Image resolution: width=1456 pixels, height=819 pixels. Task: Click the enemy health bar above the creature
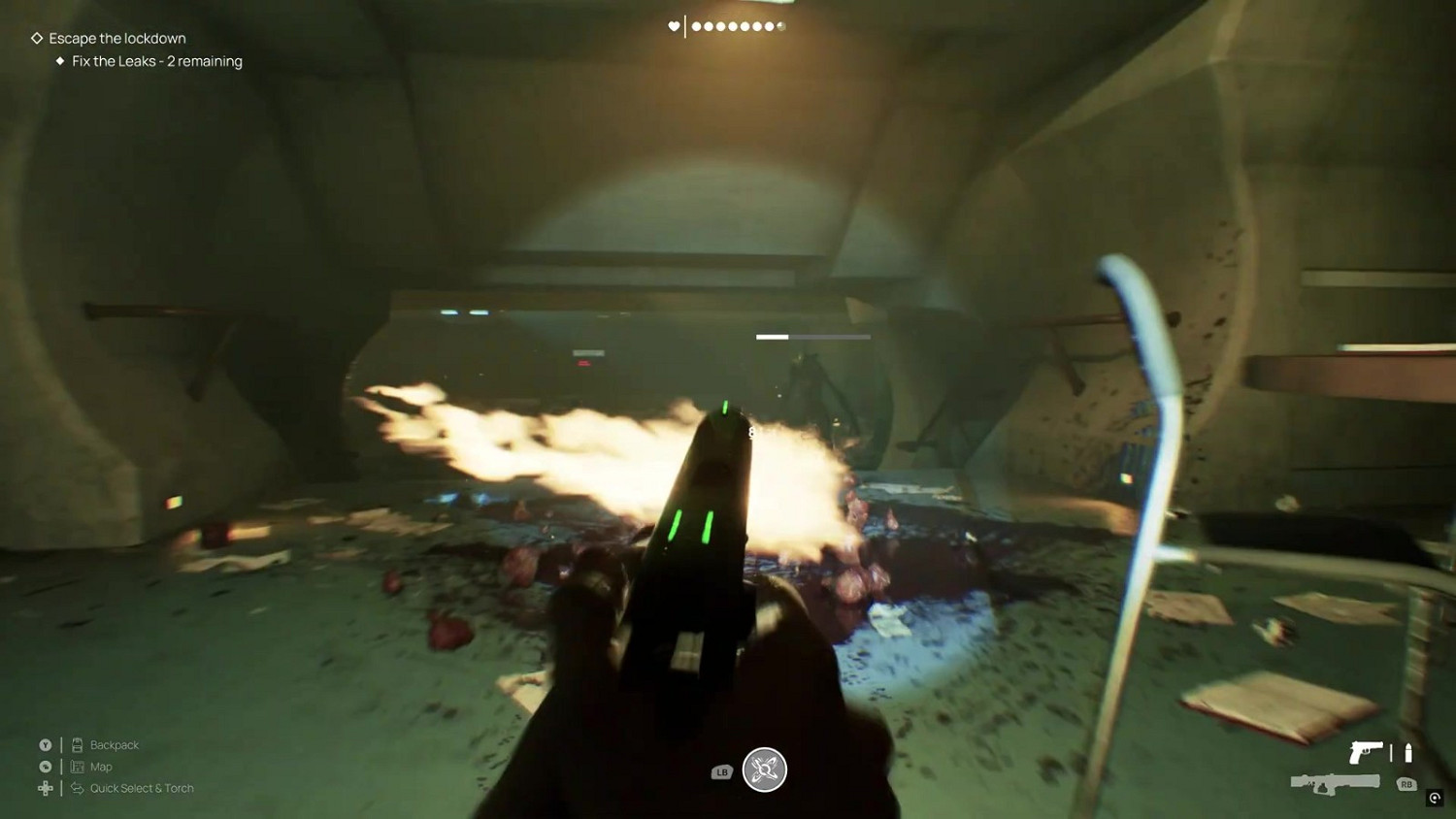tap(812, 337)
